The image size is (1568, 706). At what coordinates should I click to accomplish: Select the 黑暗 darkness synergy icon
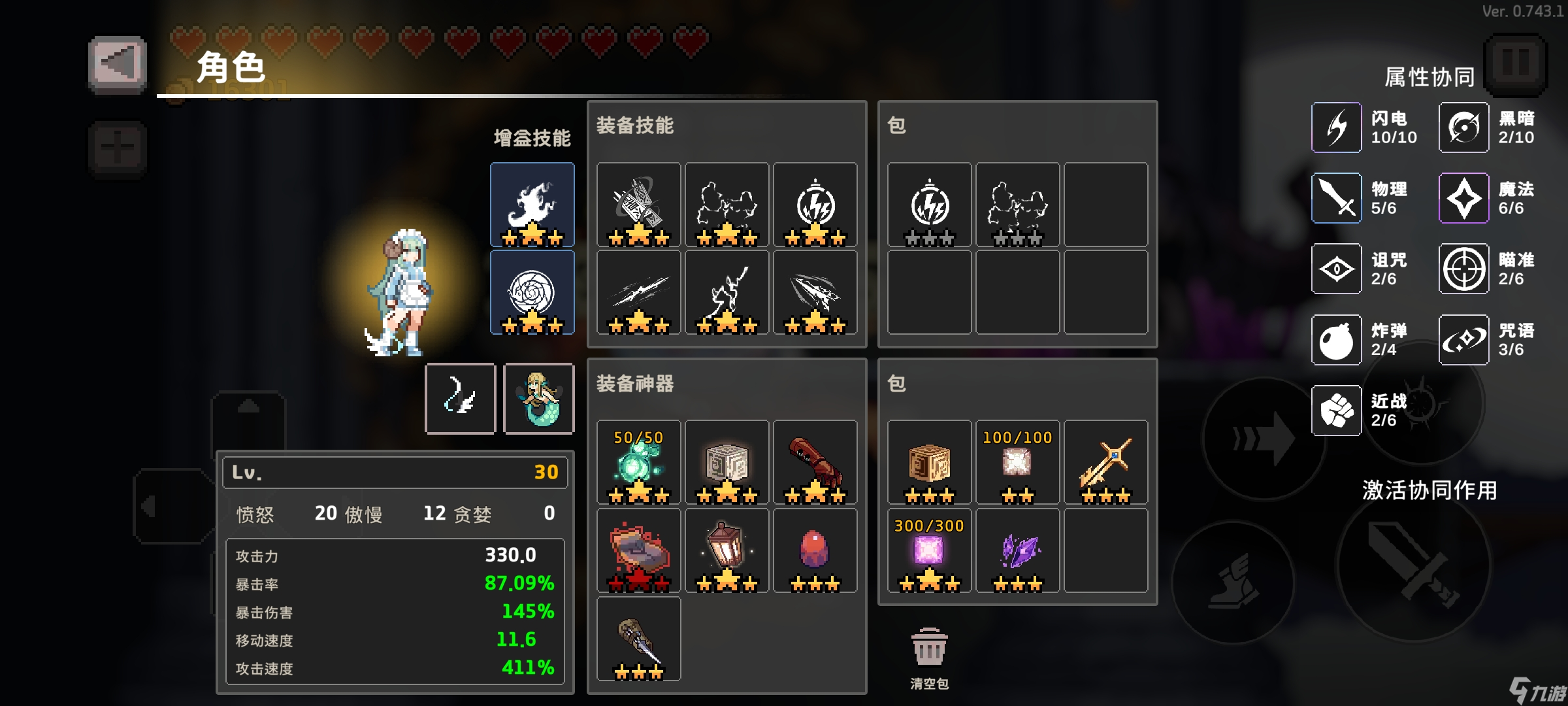click(1463, 127)
